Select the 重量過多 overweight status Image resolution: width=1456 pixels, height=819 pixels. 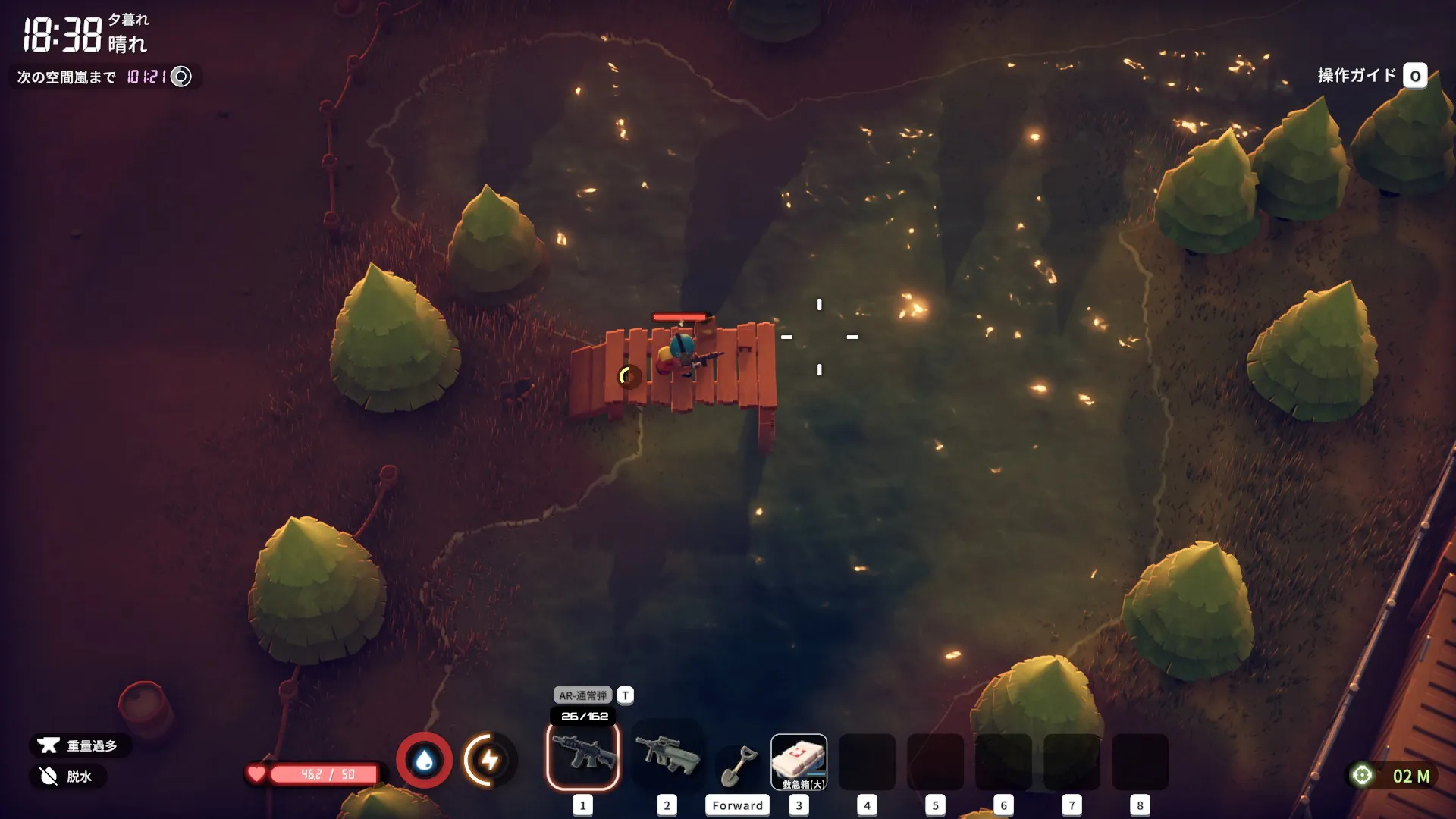pos(80,745)
